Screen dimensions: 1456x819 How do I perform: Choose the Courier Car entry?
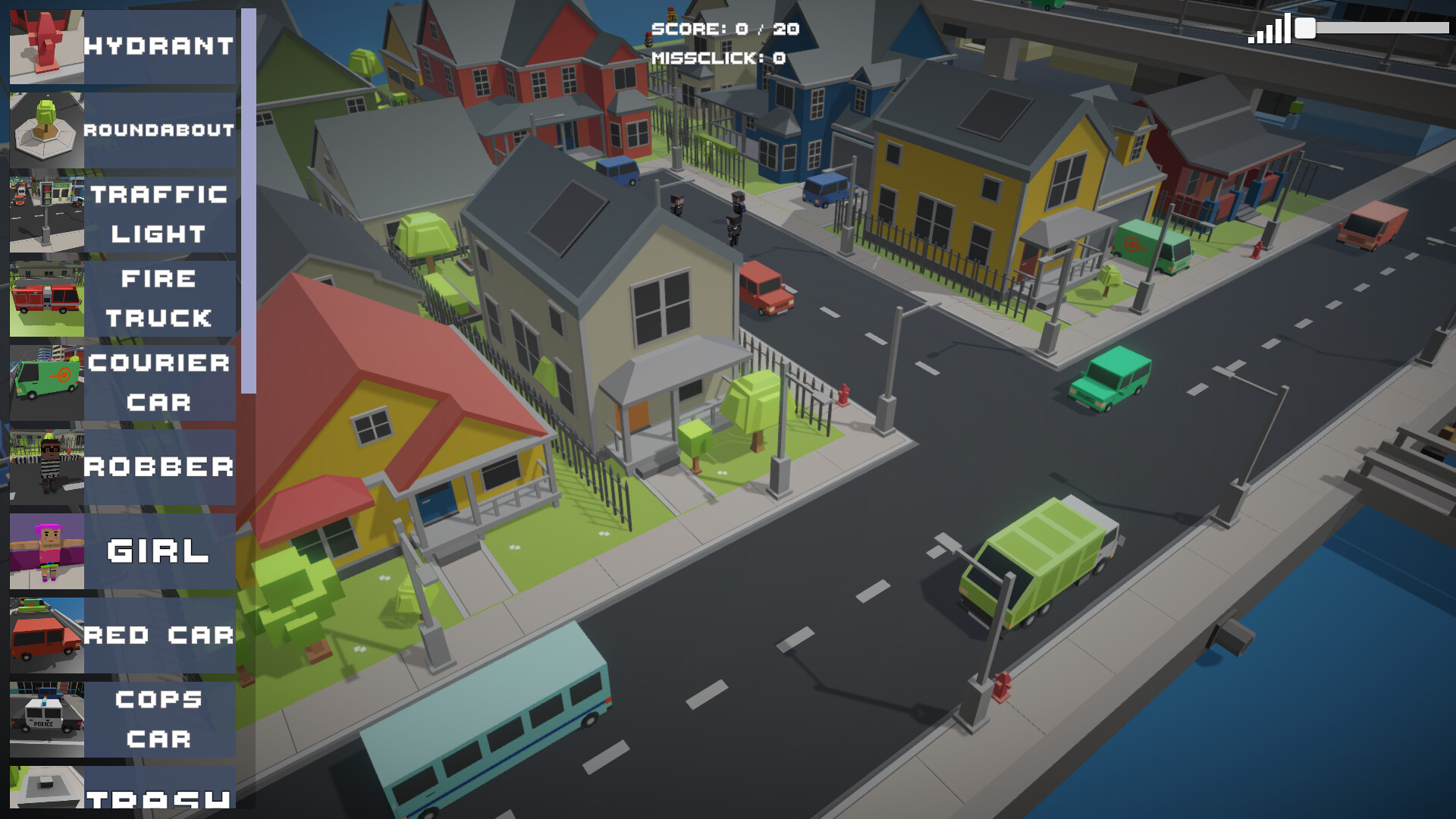pyautogui.click(x=123, y=383)
